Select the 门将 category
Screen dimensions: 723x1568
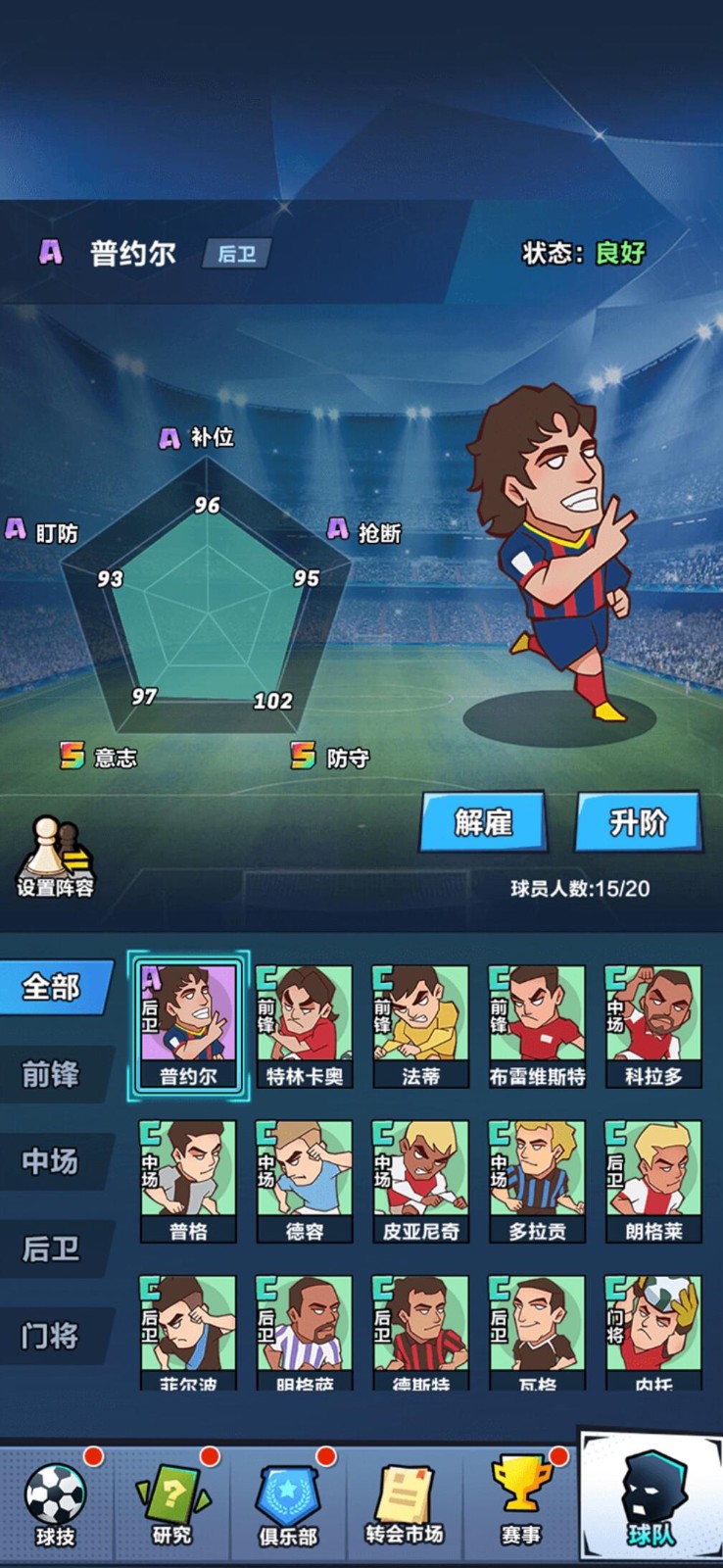coord(53,1336)
